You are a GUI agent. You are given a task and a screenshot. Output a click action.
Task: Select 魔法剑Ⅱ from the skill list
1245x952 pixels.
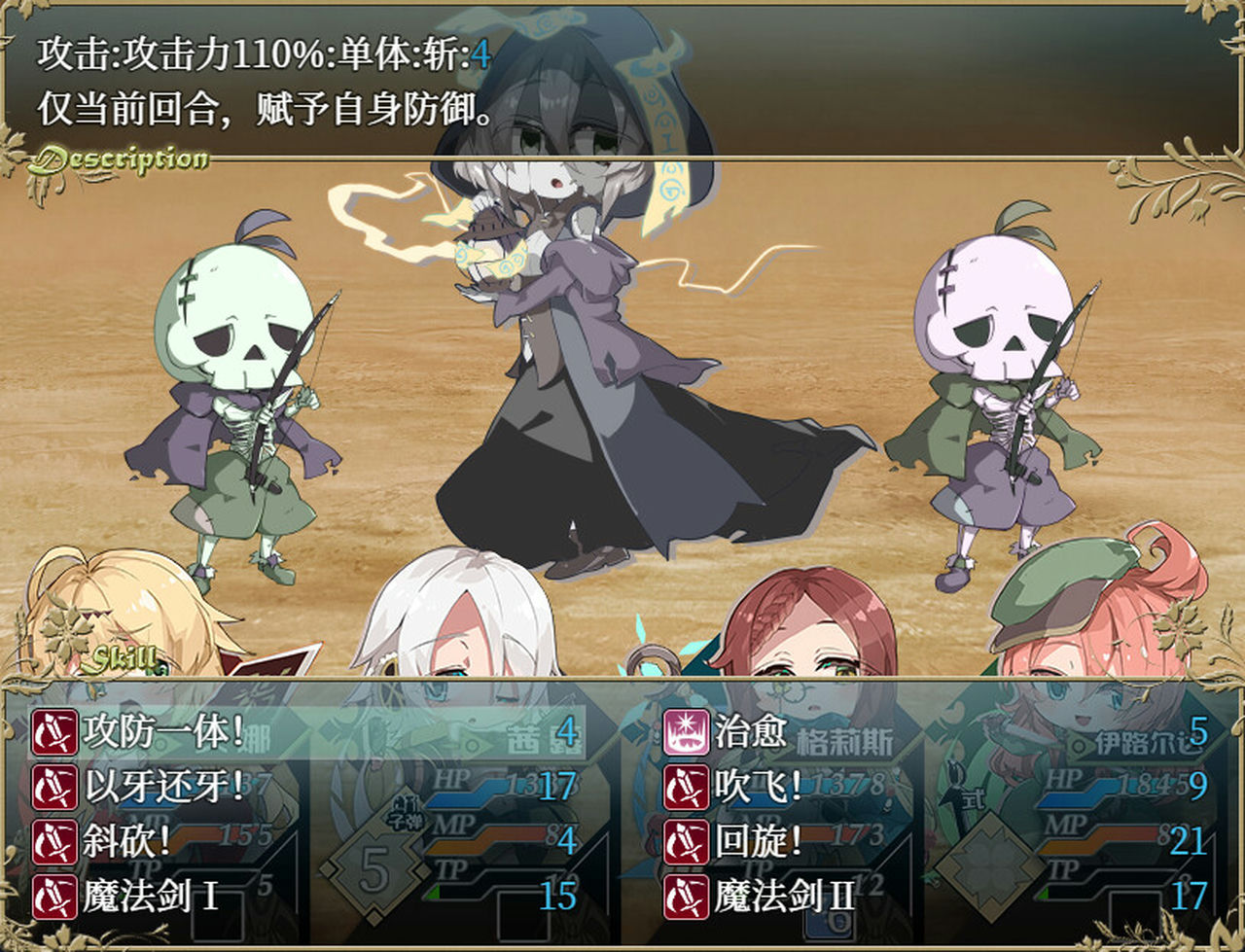(x=783, y=896)
